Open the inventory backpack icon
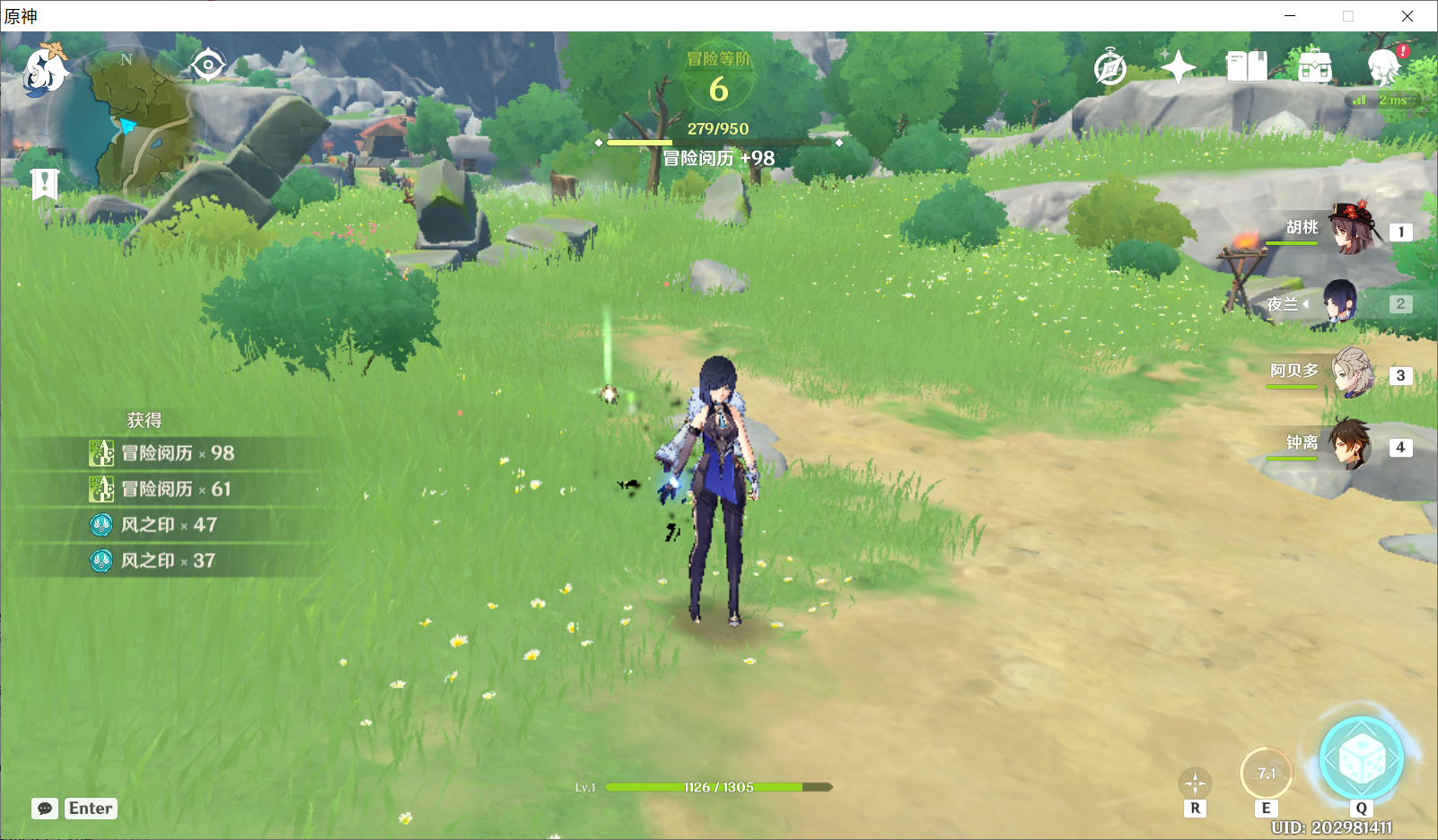 (x=1315, y=66)
